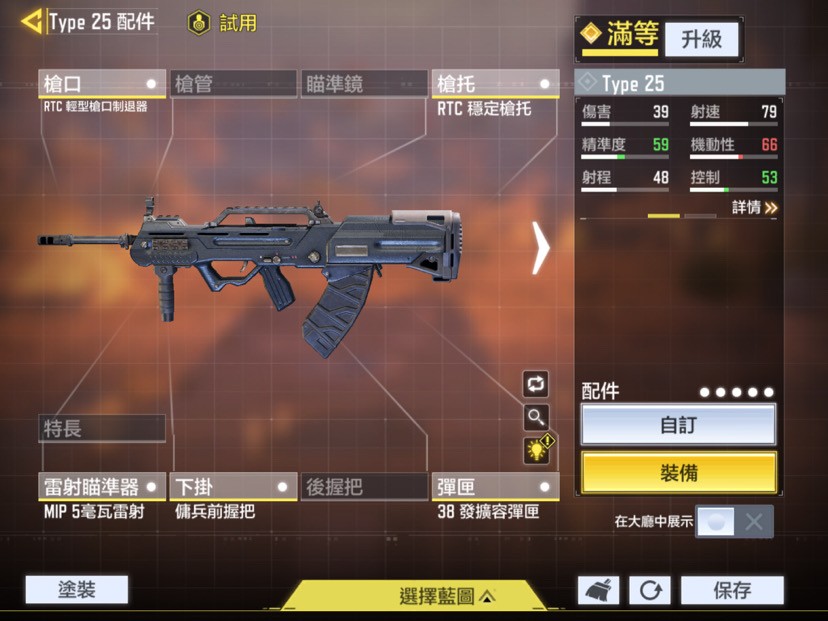This screenshot has height=621, width=828.
Task: Choose the 瞄準鏡 optic slot
Action: (364, 84)
